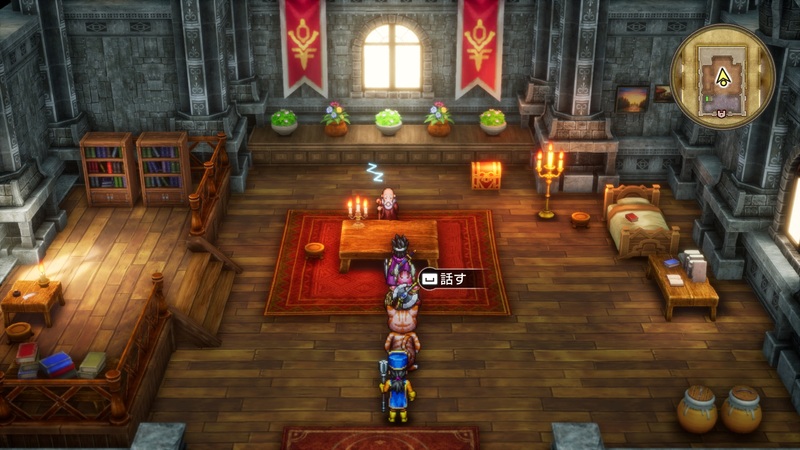
Task: Open the circular minimap
Action: (x=723, y=72)
